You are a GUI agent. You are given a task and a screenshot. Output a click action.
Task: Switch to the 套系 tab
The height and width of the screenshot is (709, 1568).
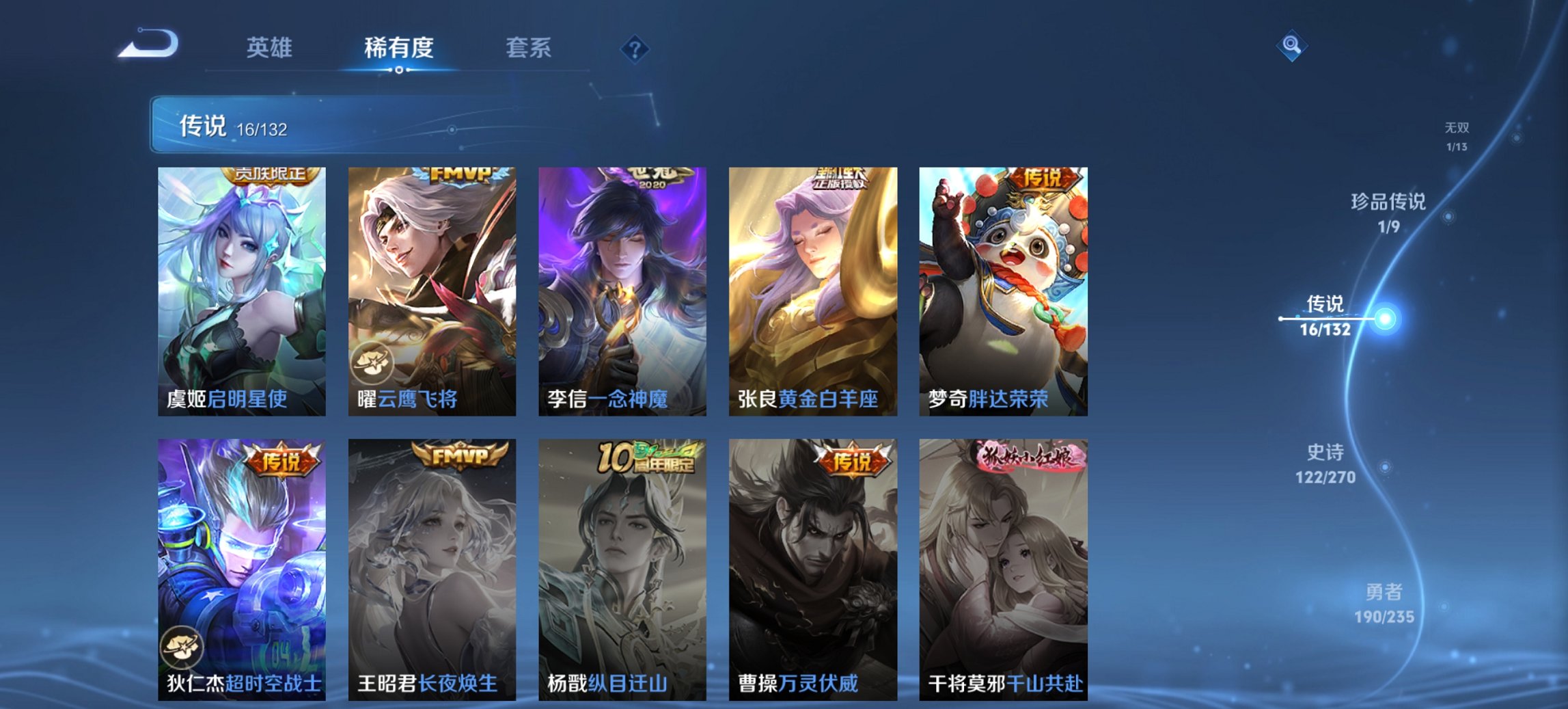tap(529, 48)
